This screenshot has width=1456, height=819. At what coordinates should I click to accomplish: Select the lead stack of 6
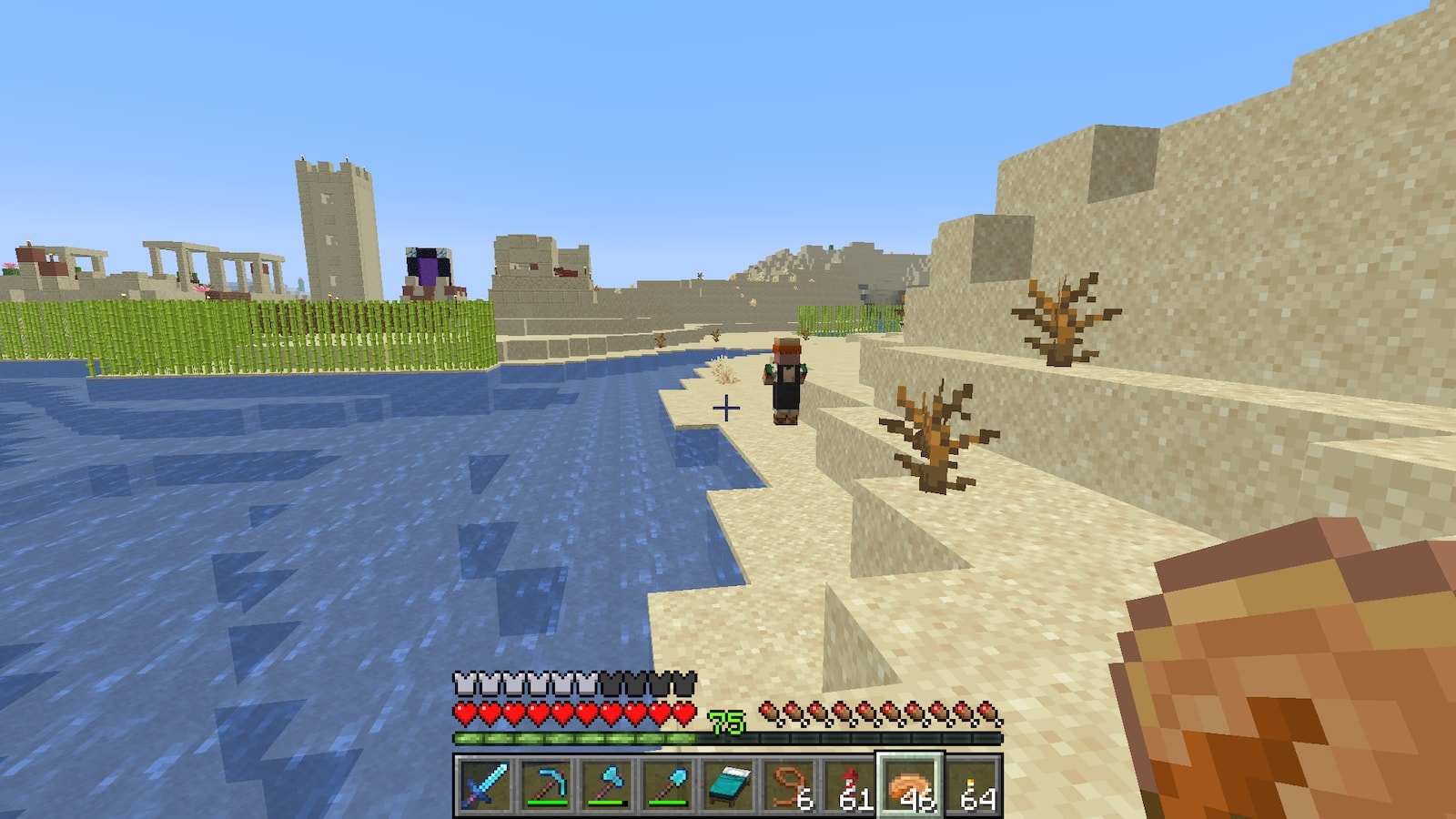tap(789, 784)
